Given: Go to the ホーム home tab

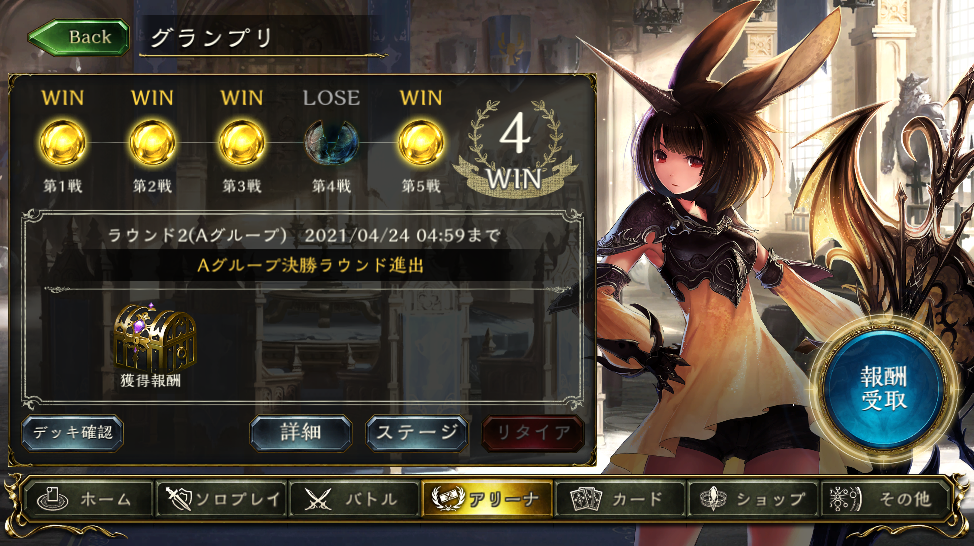Looking at the screenshot, I should [x=90, y=499].
